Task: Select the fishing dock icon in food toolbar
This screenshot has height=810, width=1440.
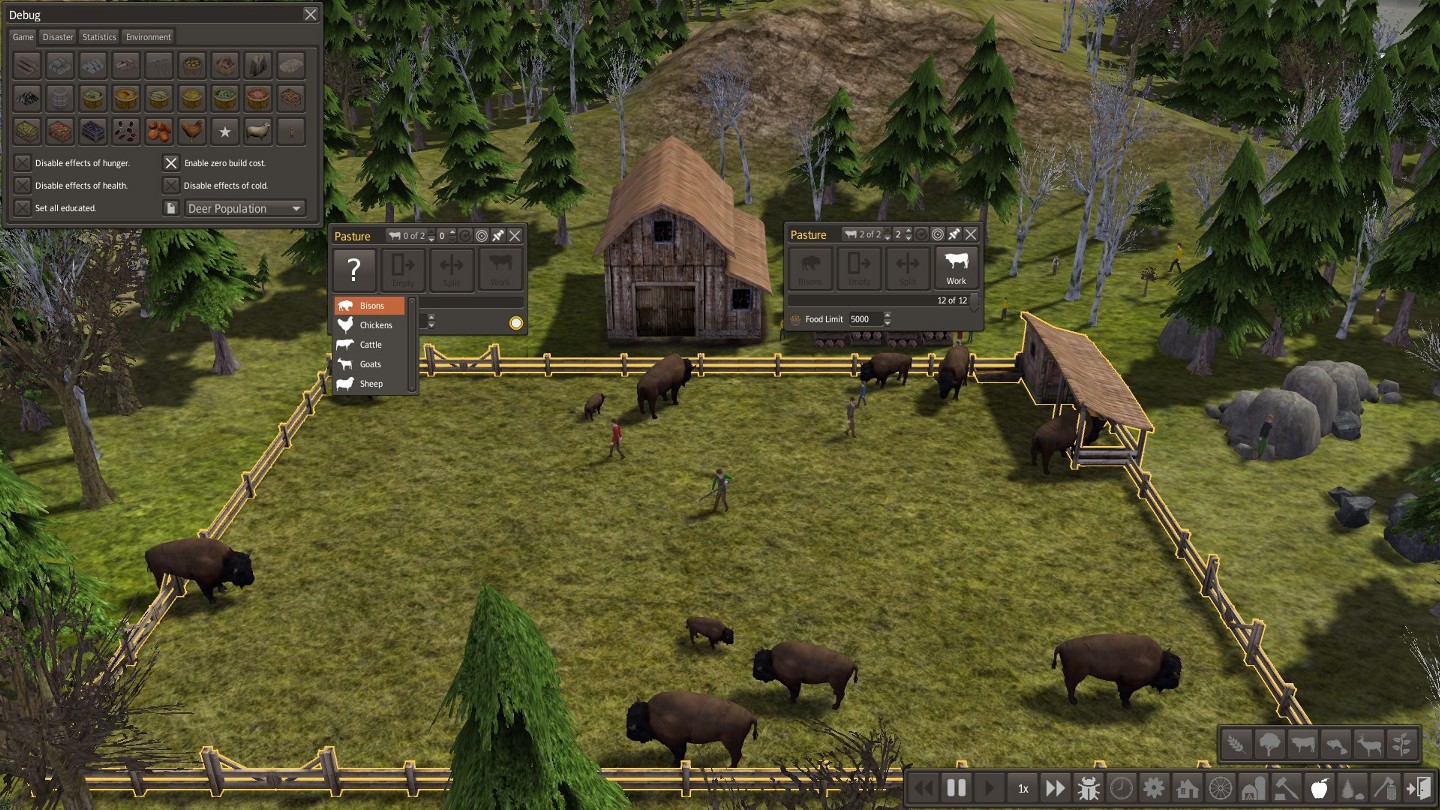Action: coord(1334,744)
